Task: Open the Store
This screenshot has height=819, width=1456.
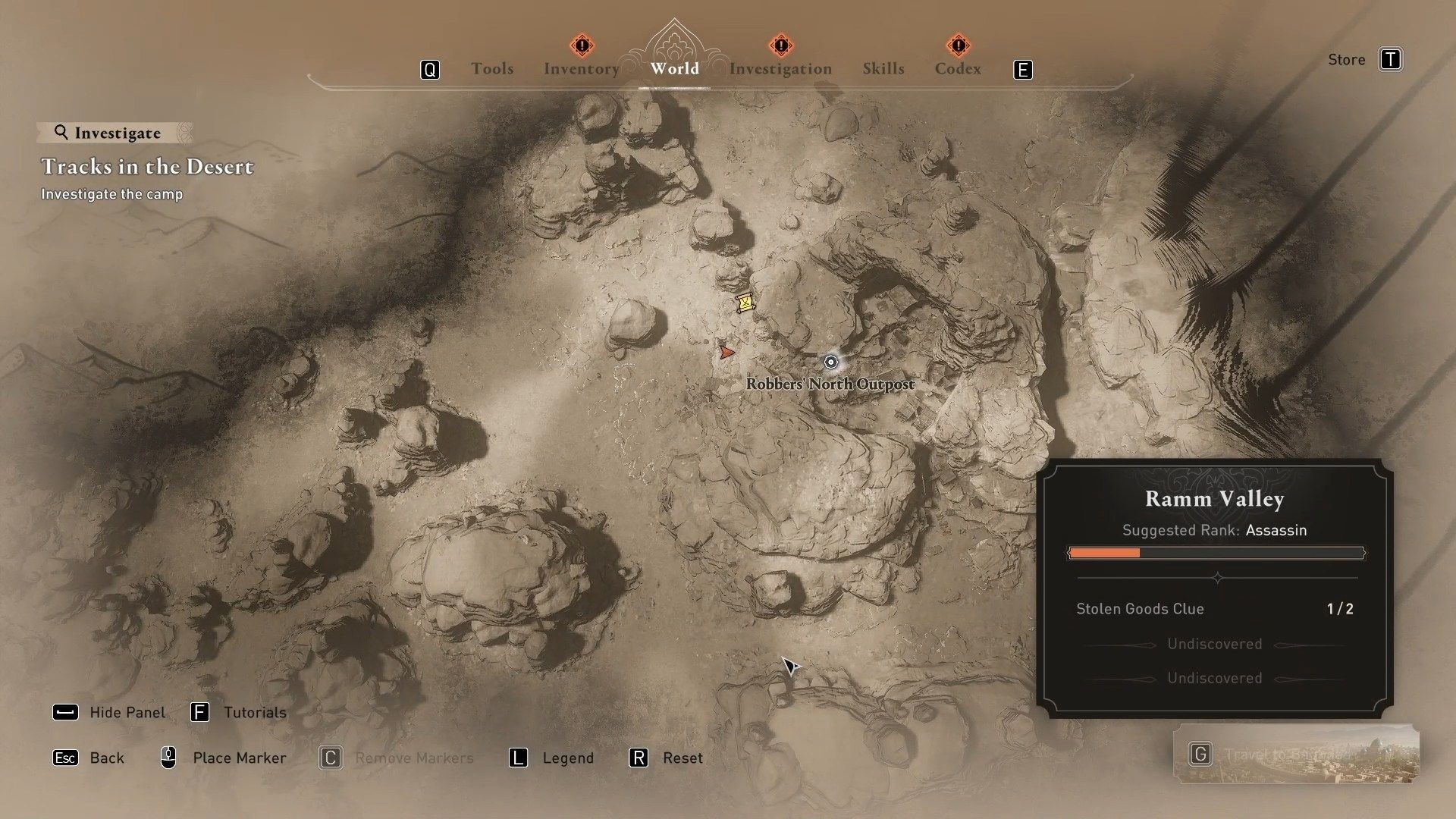Action: (1346, 59)
